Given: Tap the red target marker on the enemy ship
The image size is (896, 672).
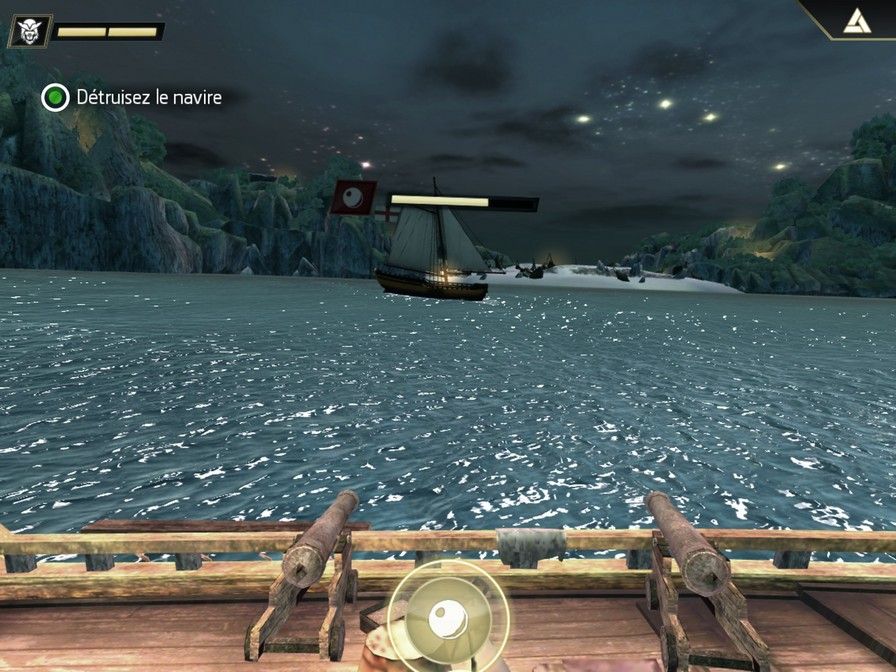Looking at the screenshot, I should pyautogui.click(x=353, y=197).
